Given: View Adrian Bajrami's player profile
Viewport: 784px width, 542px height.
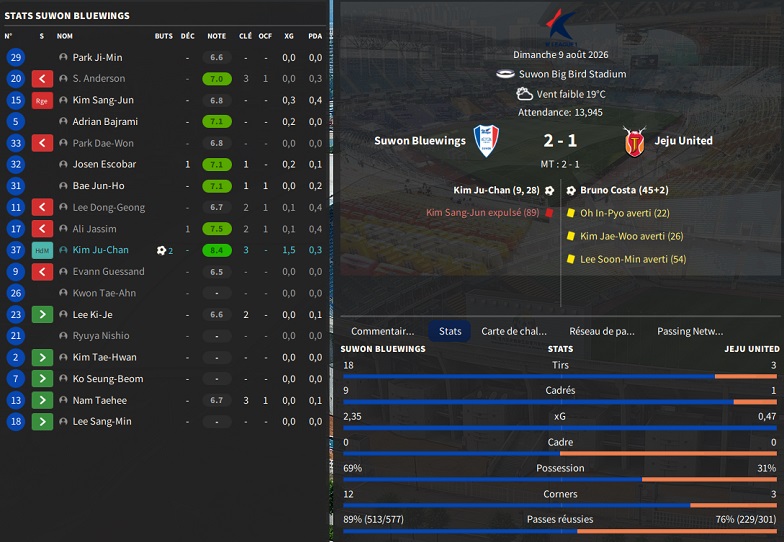Looking at the screenshot, I should coord(105,122).
